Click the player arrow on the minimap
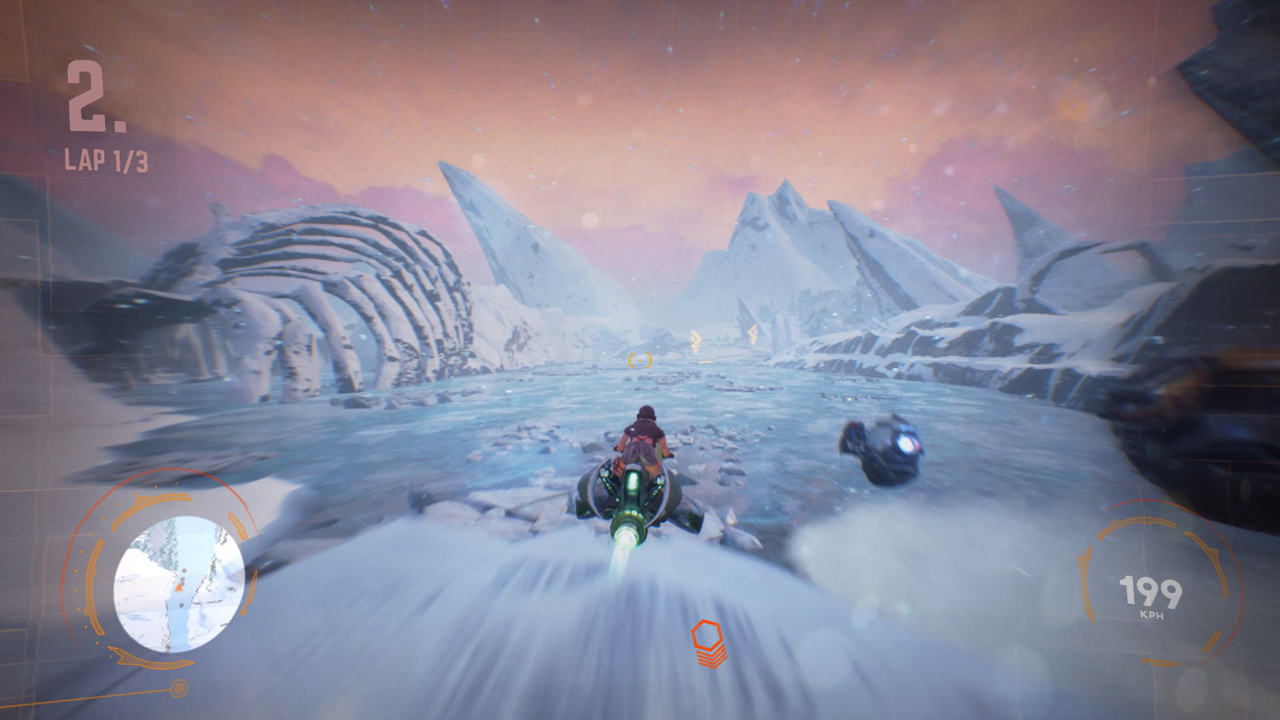Viewport: 1280px width, 720px height. (x=179, y=588)
